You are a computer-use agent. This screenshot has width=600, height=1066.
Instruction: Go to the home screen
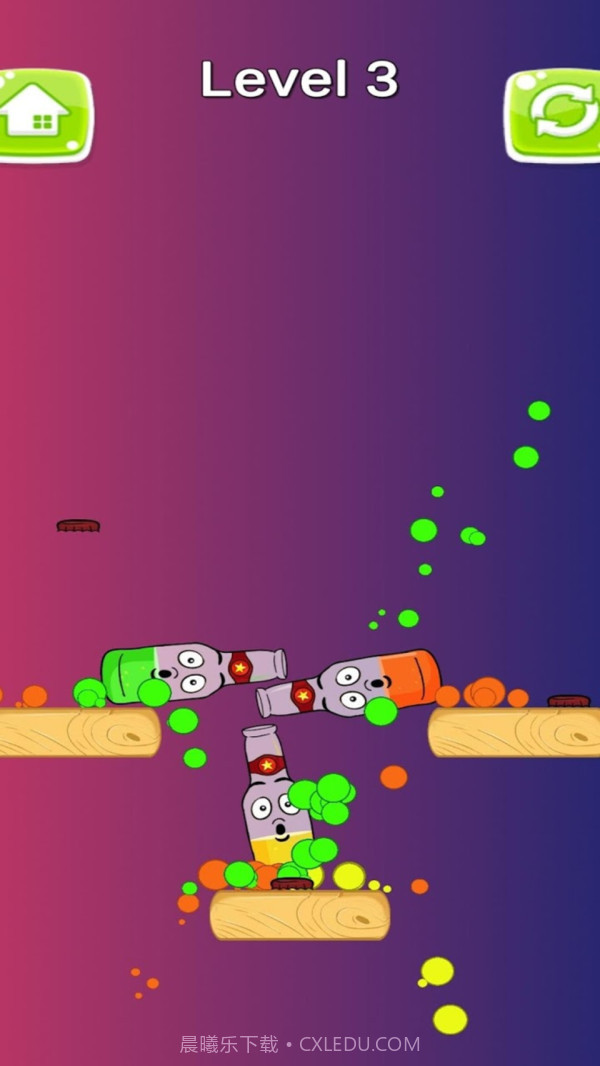point(42,114)
